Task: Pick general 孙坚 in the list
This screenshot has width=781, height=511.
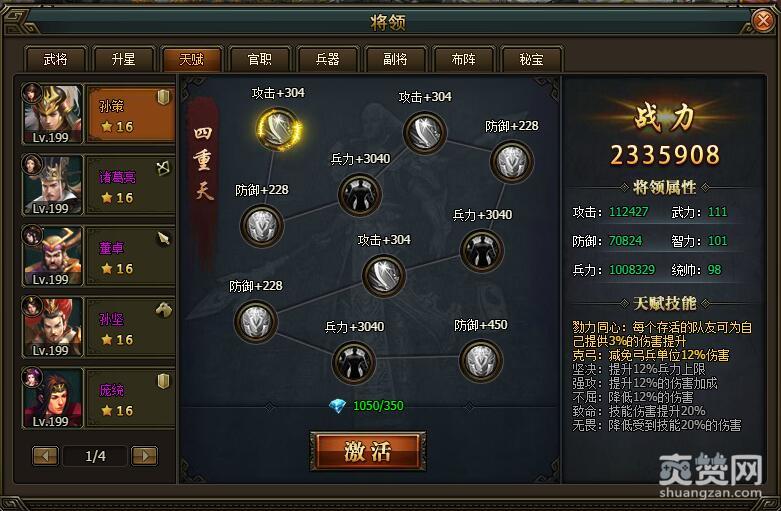Action: point(98,327)
